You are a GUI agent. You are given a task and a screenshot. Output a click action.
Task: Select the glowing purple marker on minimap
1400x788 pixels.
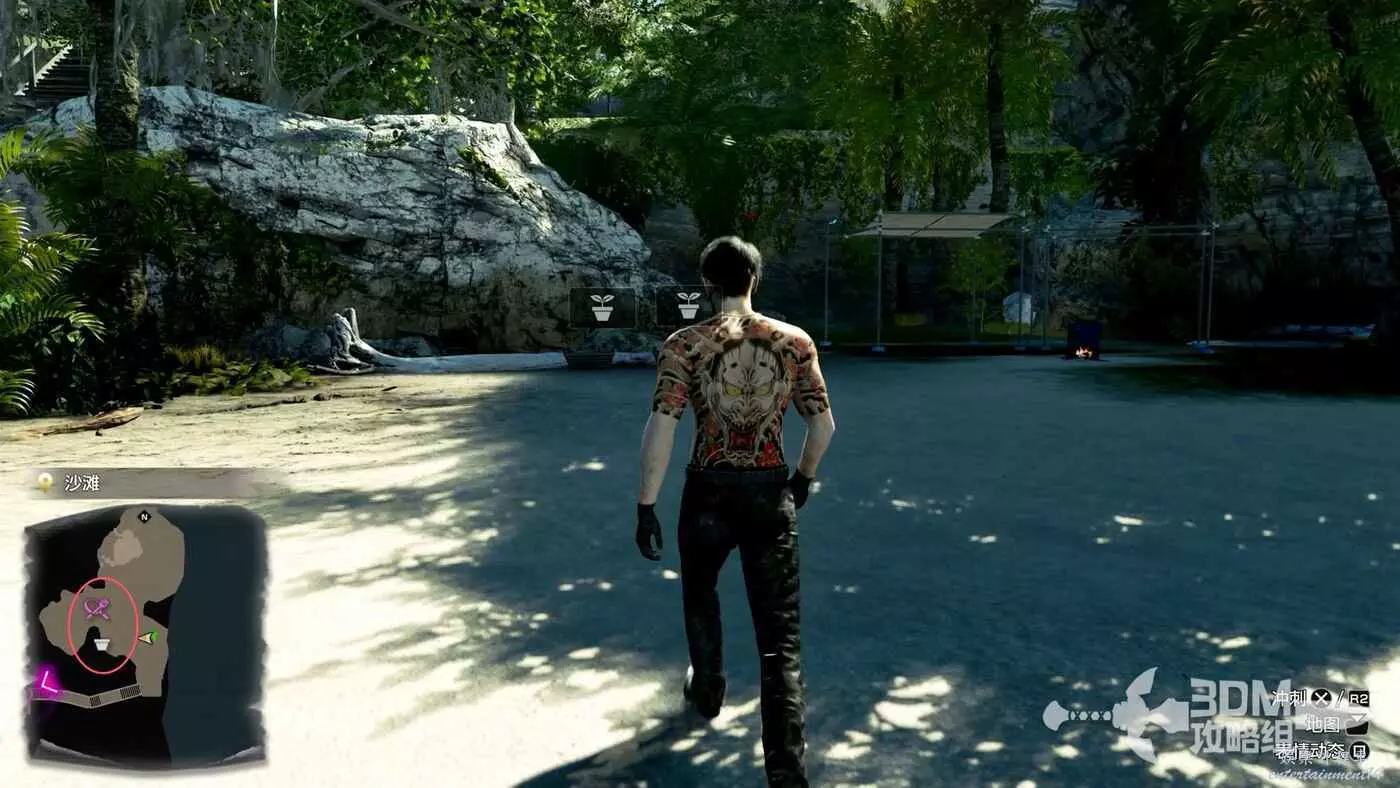pos(46,682)
